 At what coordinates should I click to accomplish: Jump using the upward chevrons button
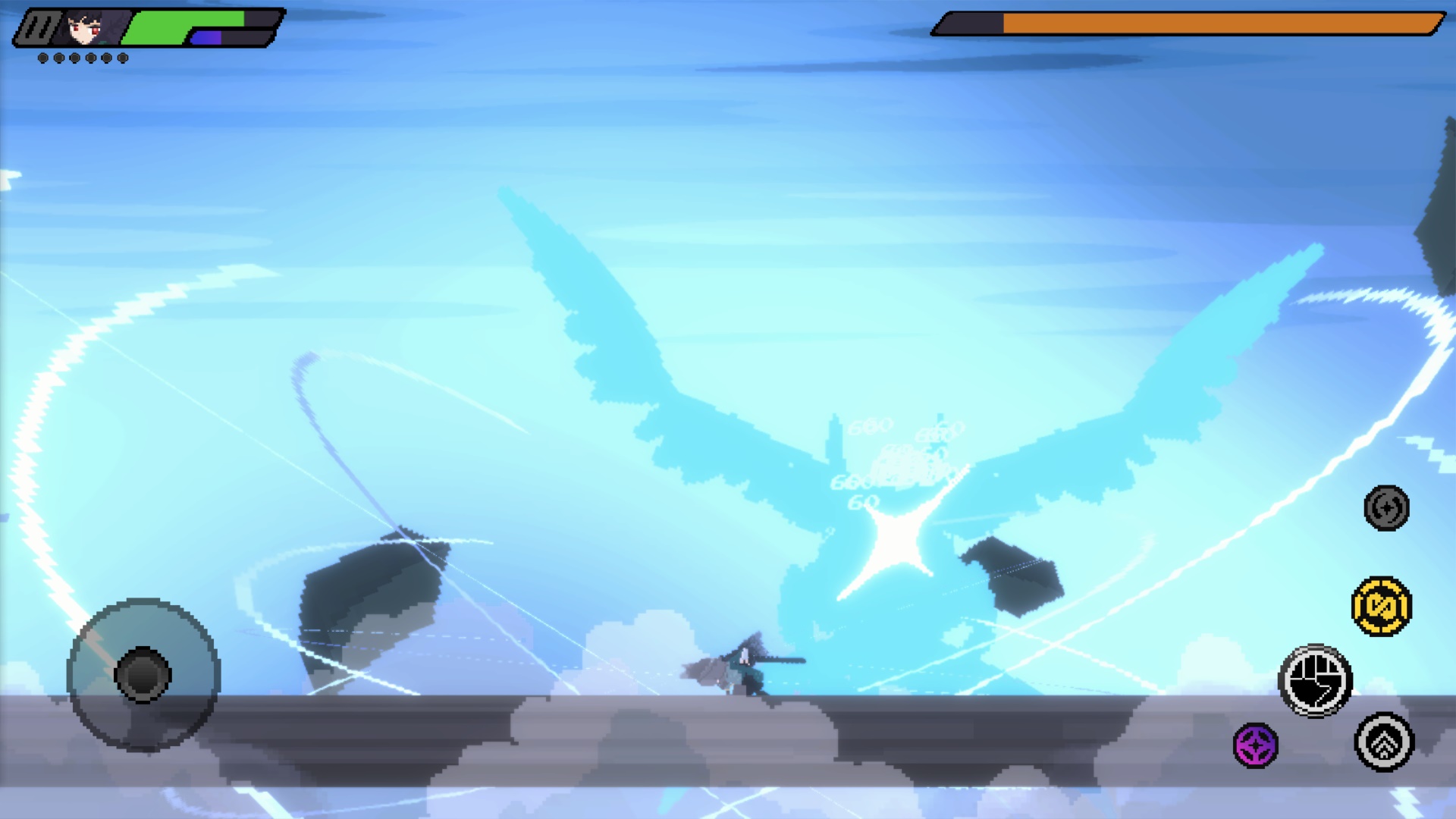pyautogui.click(x=1384, y=742)
